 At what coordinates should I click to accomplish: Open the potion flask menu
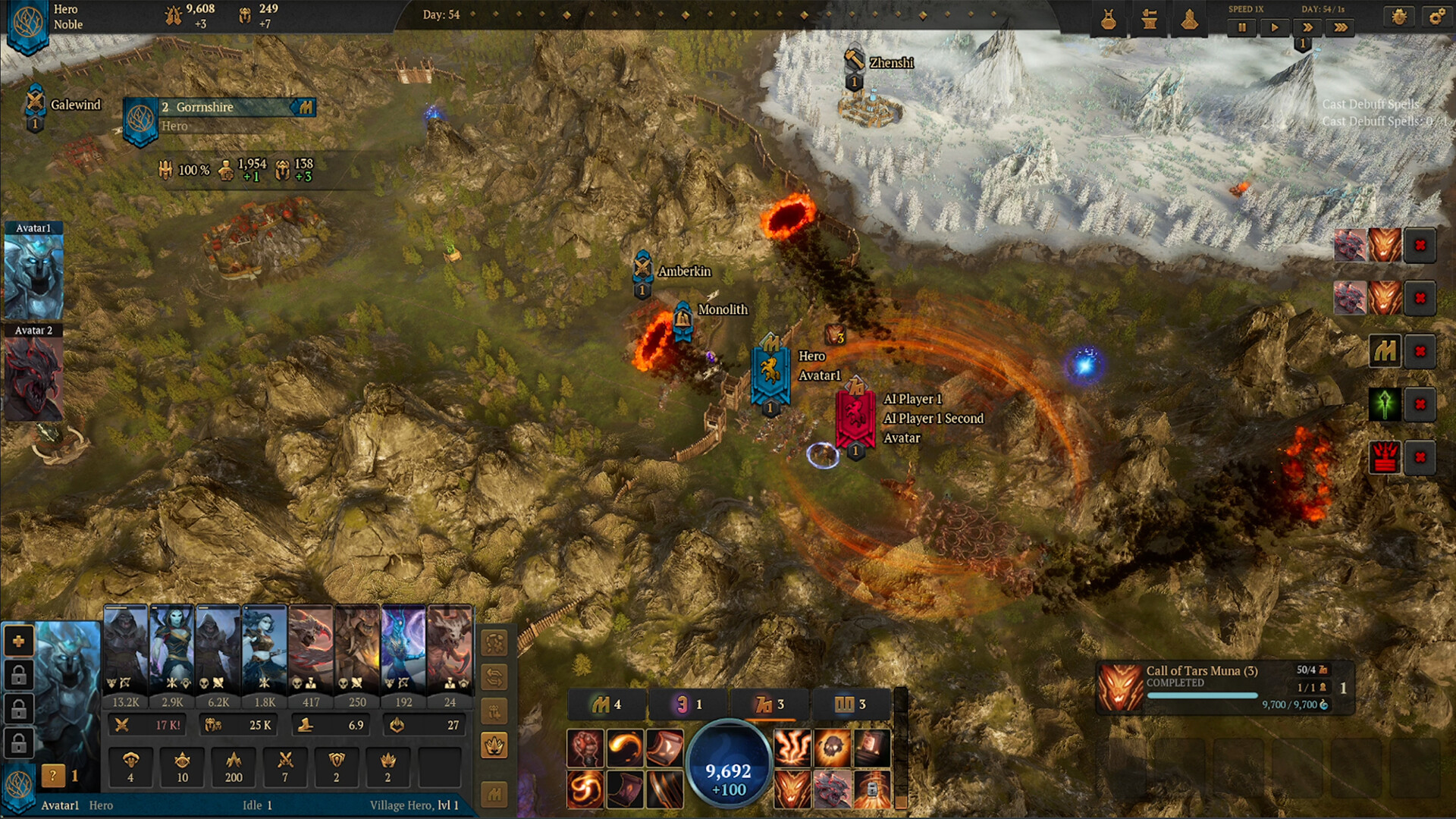1109,20
